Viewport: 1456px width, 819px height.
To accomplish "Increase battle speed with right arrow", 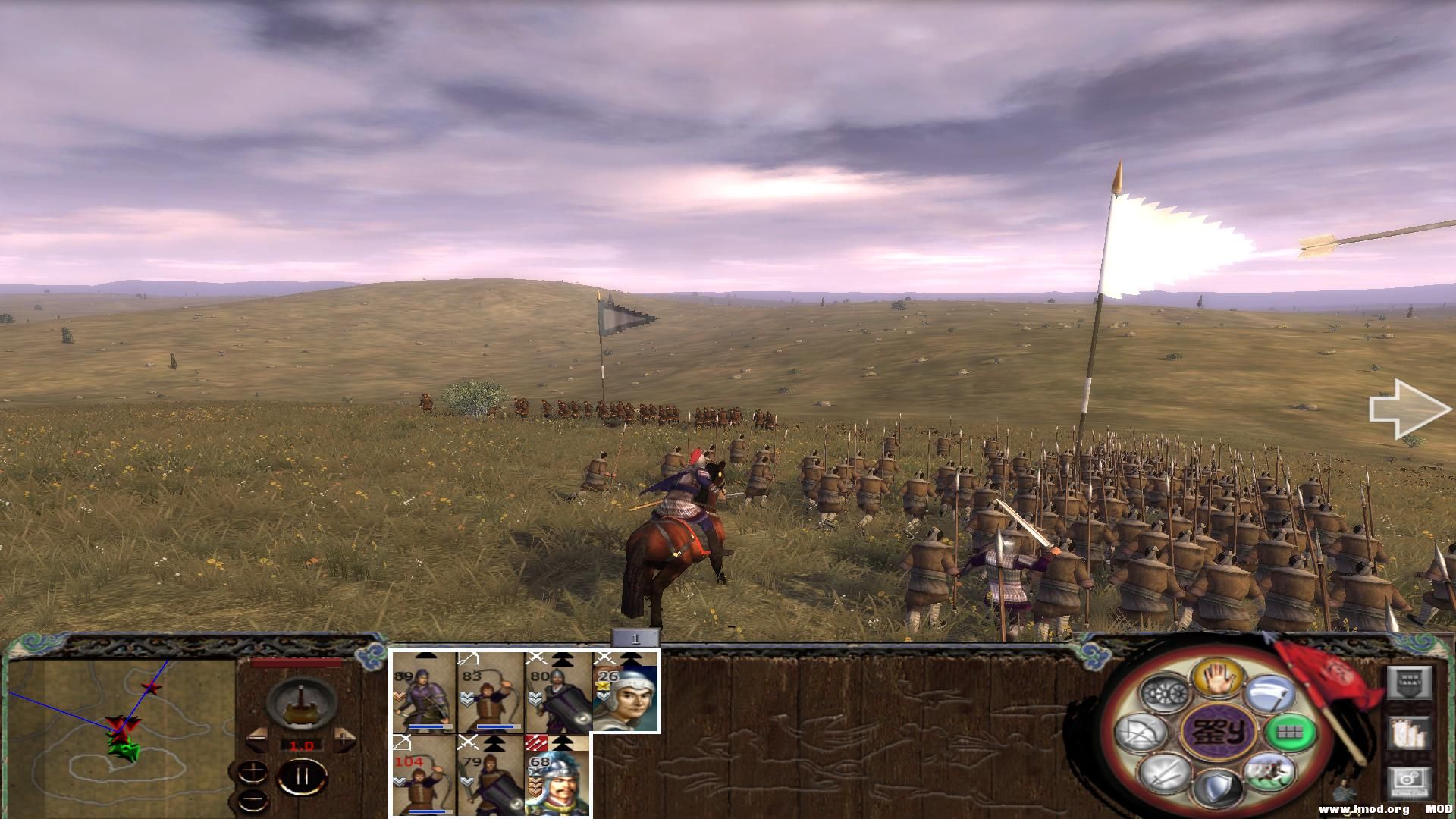I will tap(345, 738).
